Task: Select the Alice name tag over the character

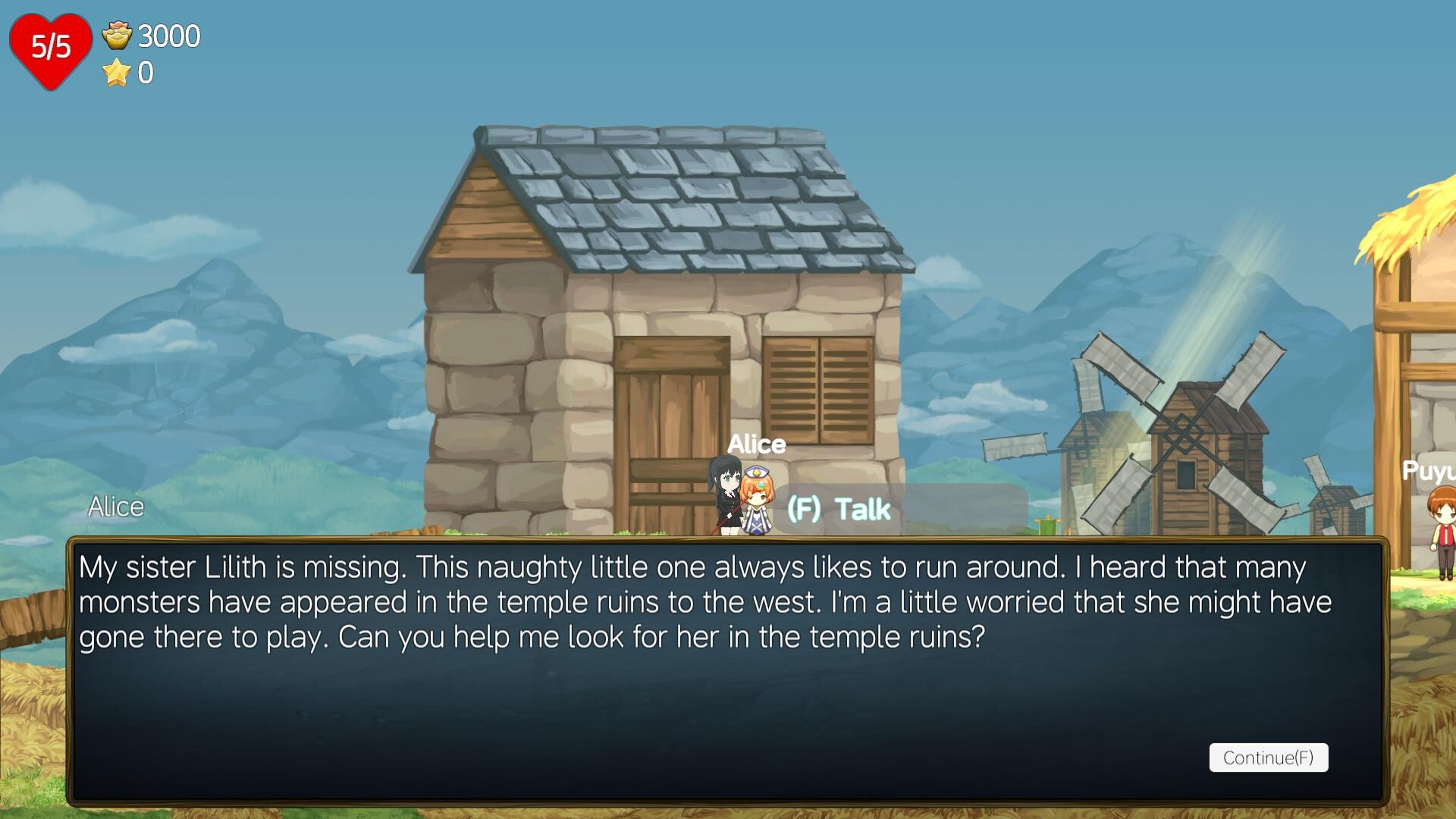Action: (x=758, y=444)
